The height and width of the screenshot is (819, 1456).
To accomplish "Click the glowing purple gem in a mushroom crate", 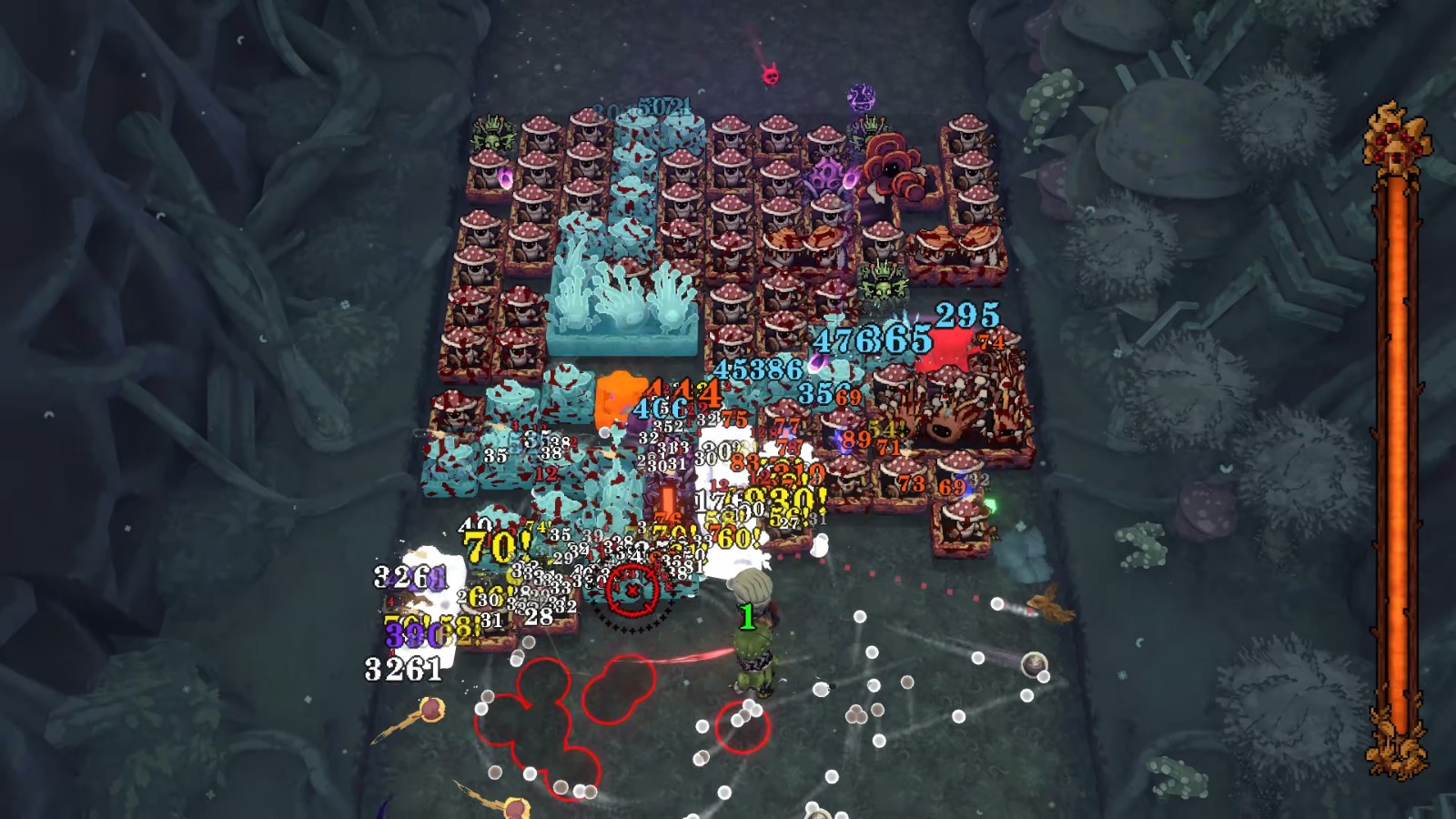I will coord(503,176).
